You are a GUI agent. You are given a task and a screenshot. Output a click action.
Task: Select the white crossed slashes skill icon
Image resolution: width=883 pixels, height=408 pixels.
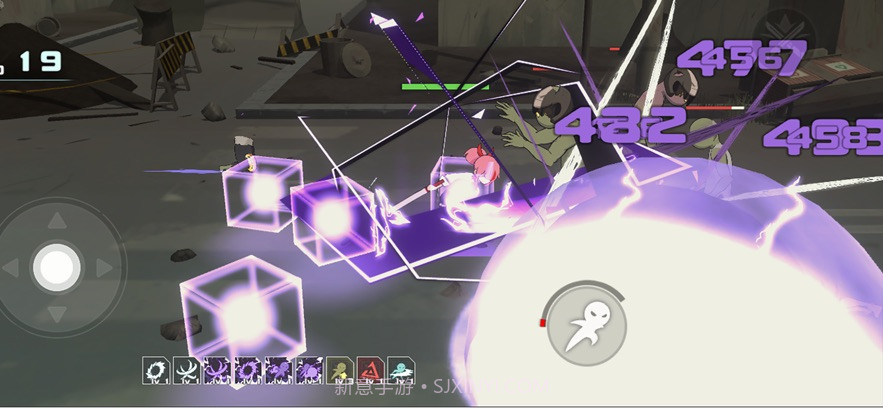tap(185, 371)
